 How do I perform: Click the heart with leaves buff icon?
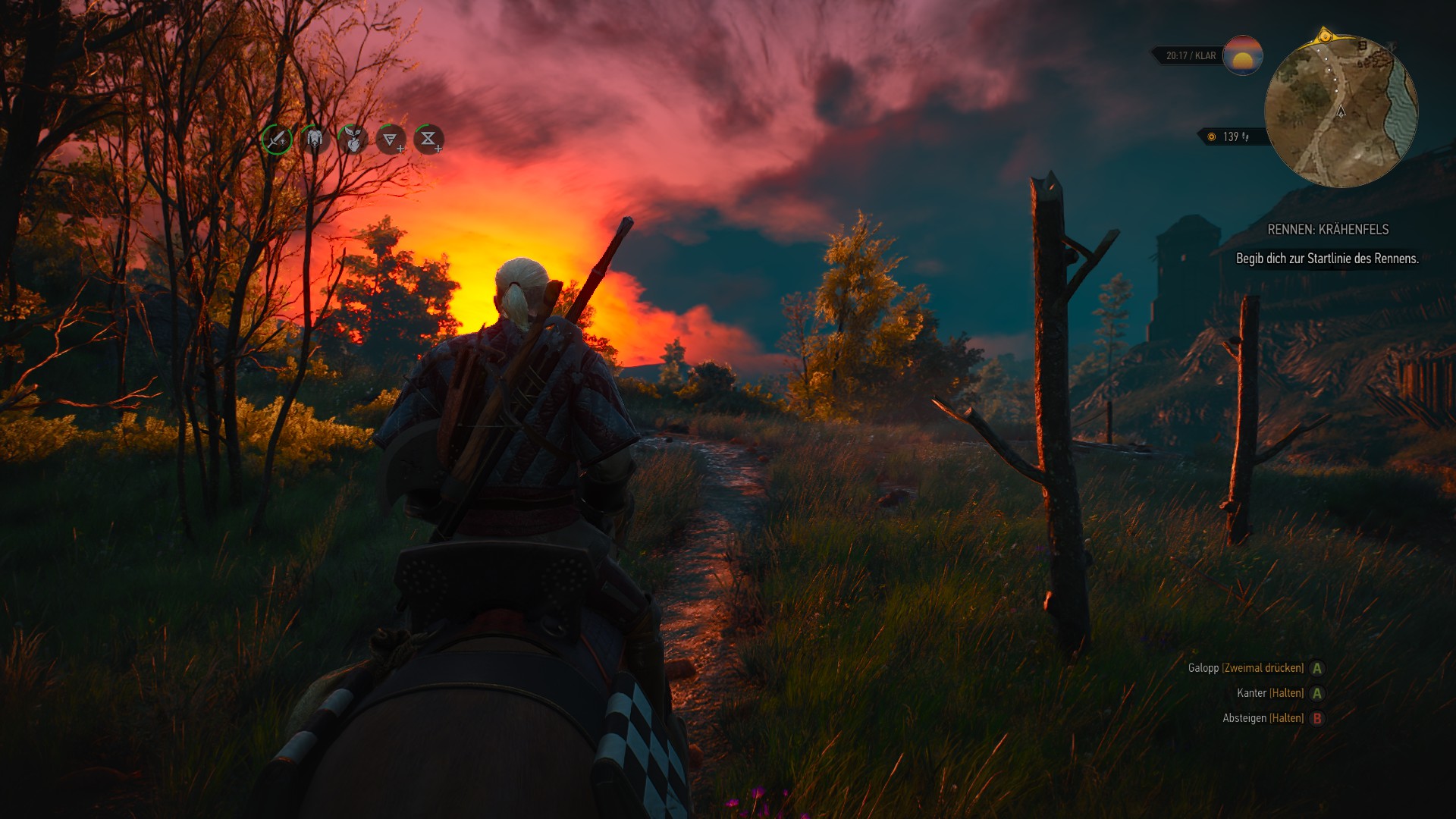coord(353,140)
